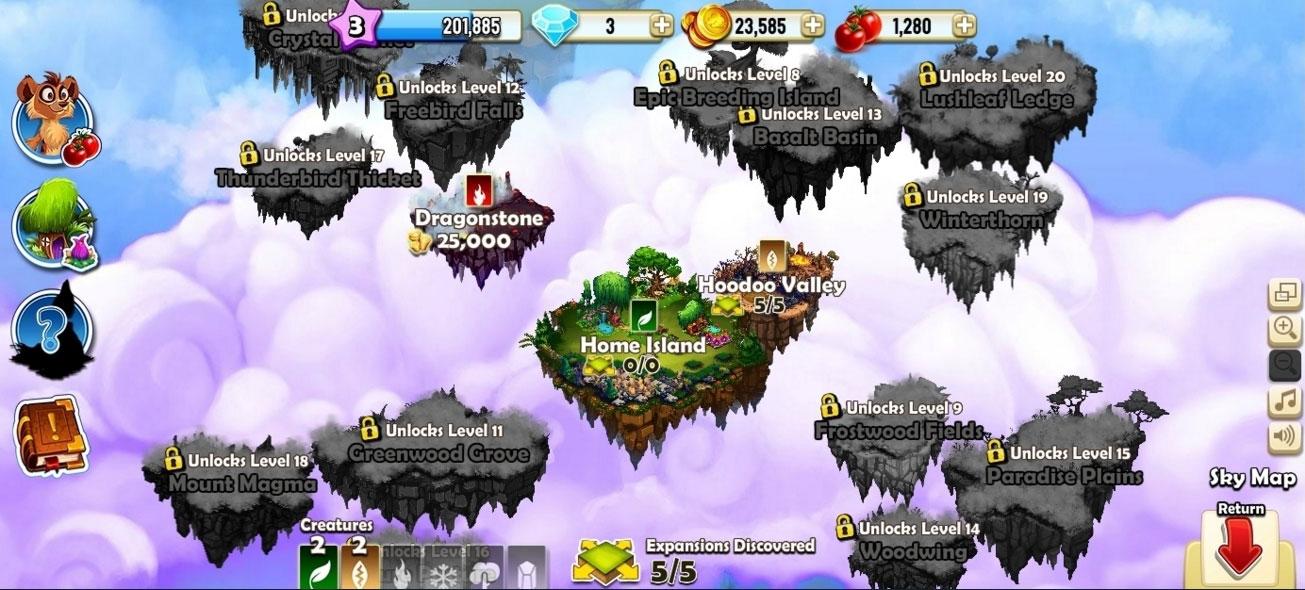Screen dimensions: 1305x590
Task: Zoom out with the magnifier minus button
Action: [x=1284, y=365]
